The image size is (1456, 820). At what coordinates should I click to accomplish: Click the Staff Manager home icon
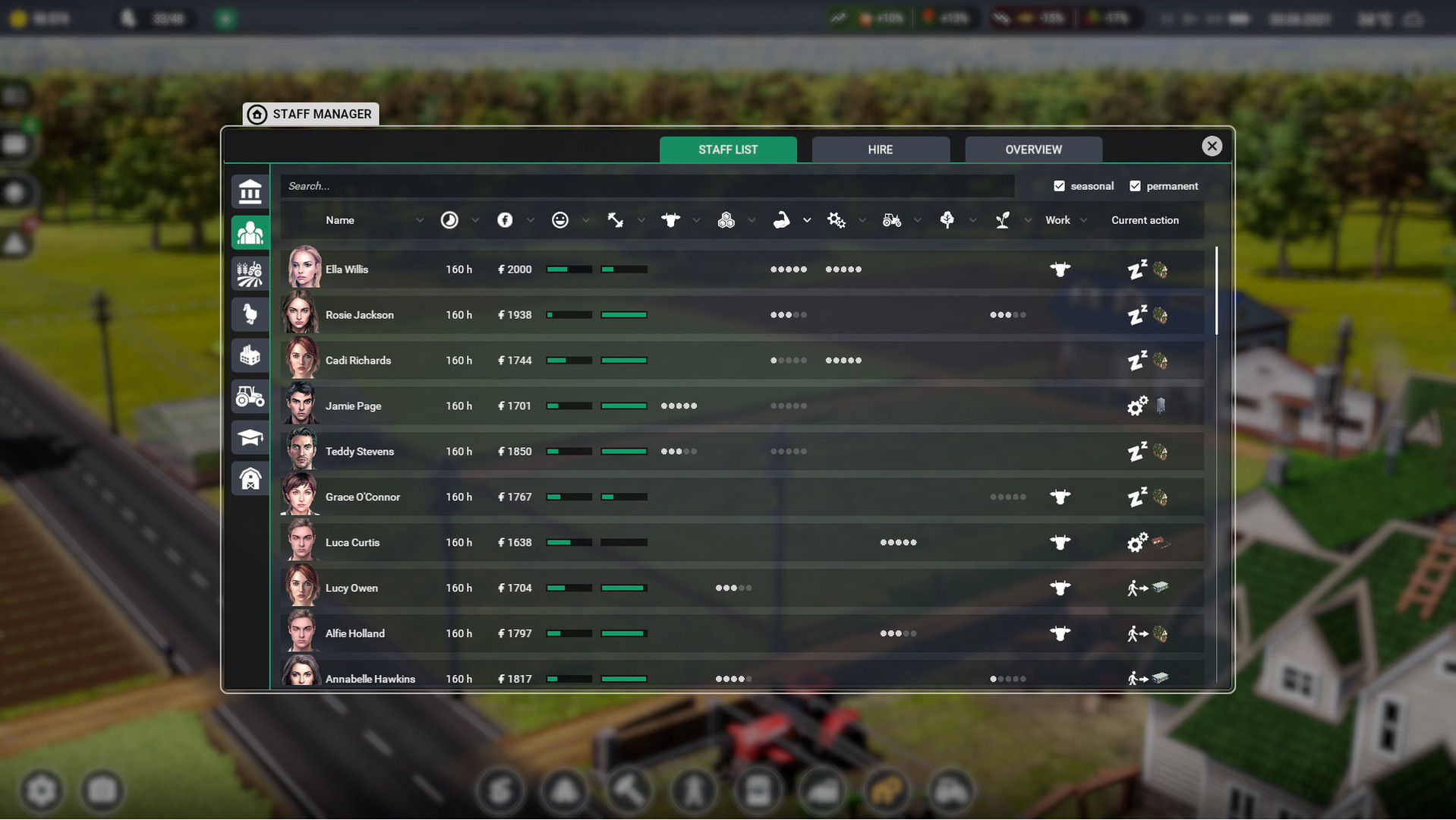click(257, 114)
